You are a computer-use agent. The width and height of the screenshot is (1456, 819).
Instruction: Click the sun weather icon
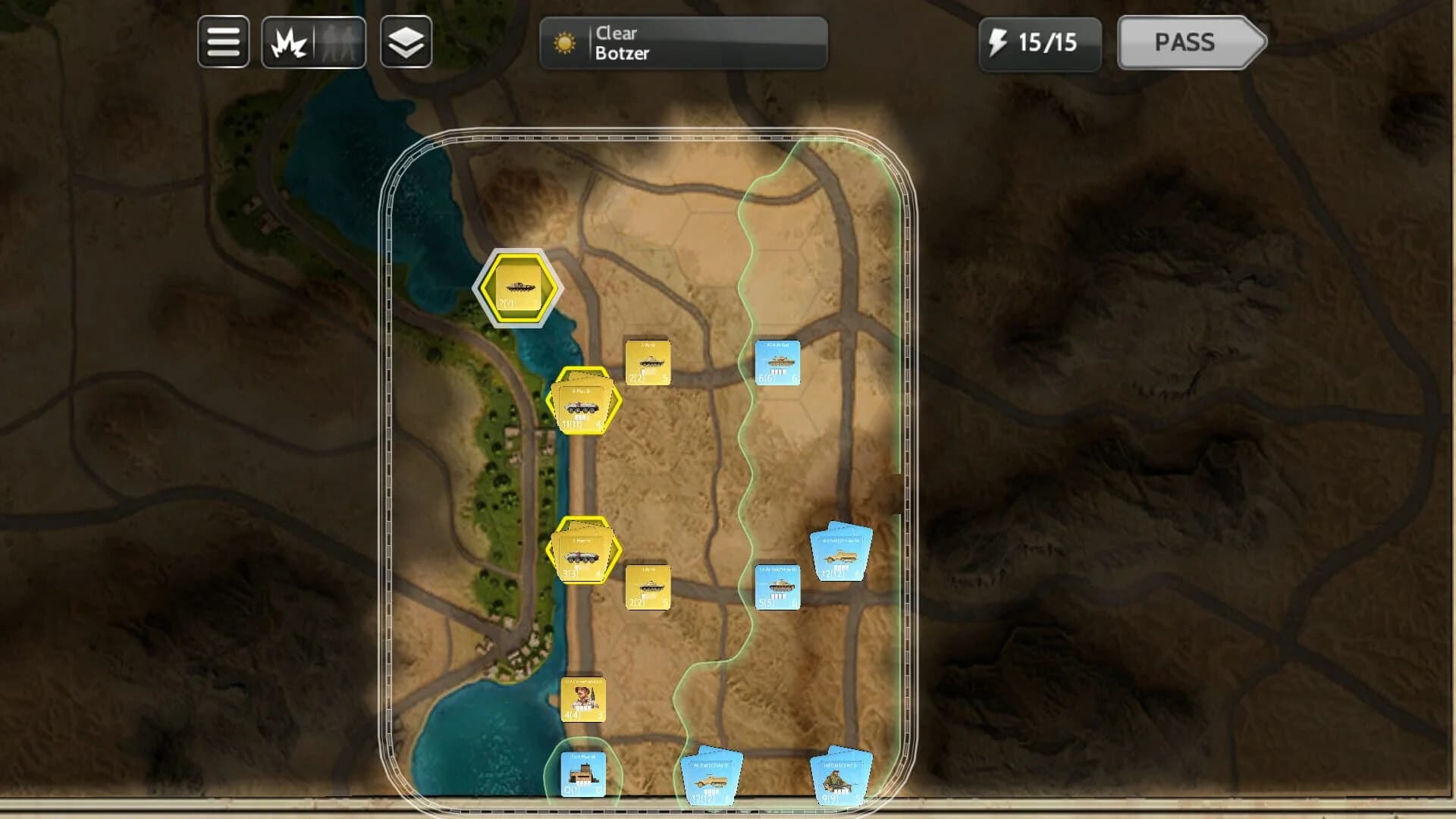[x=566, y=43]
